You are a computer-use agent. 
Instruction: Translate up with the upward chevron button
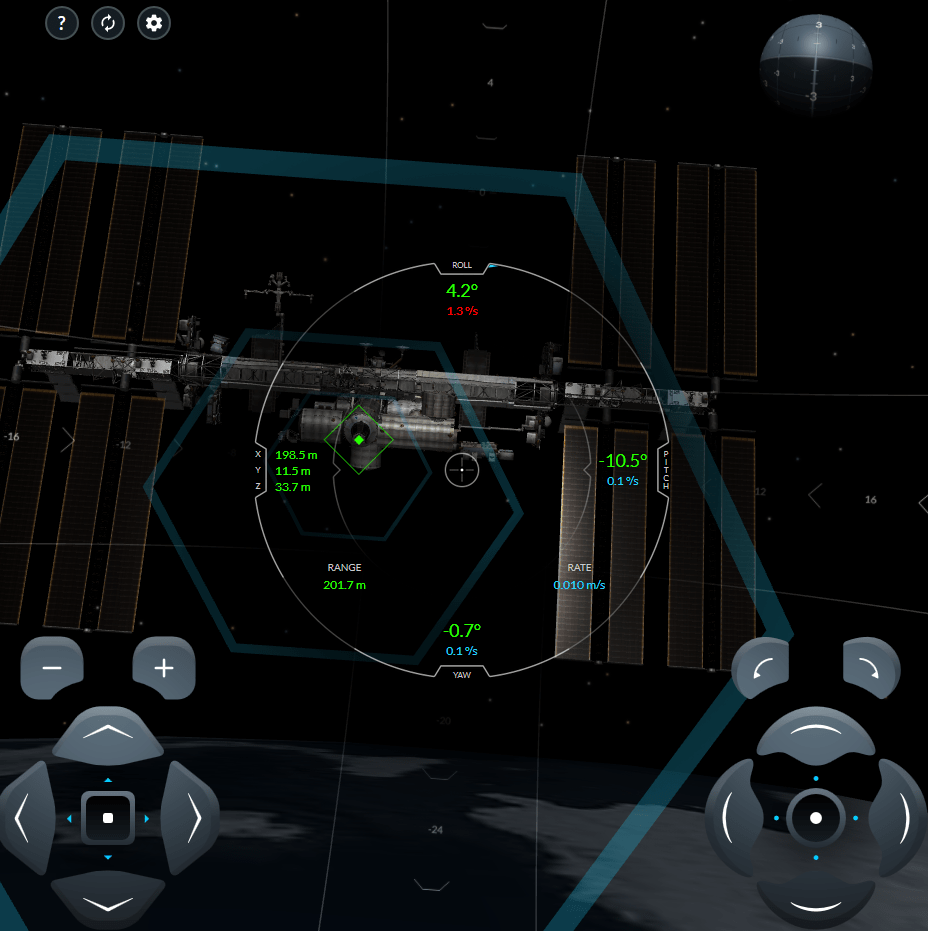(108, 735)
